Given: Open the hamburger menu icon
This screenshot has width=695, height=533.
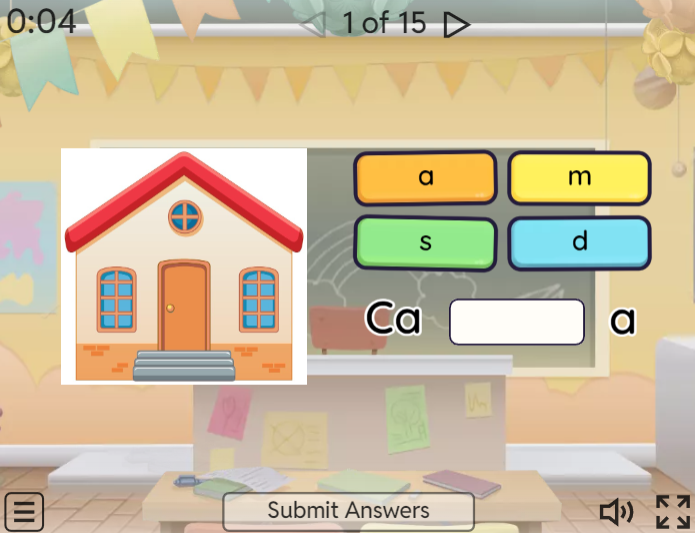Looking at the screenshot, I should 24,512.
